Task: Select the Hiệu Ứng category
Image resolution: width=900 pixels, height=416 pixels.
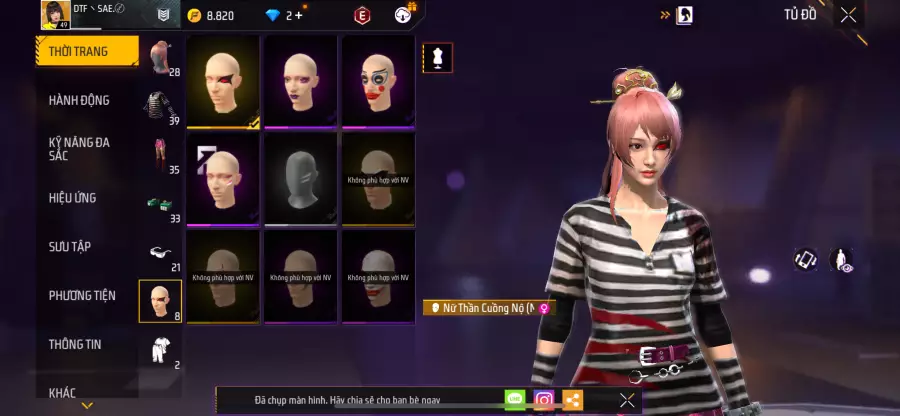Action: 73,198
